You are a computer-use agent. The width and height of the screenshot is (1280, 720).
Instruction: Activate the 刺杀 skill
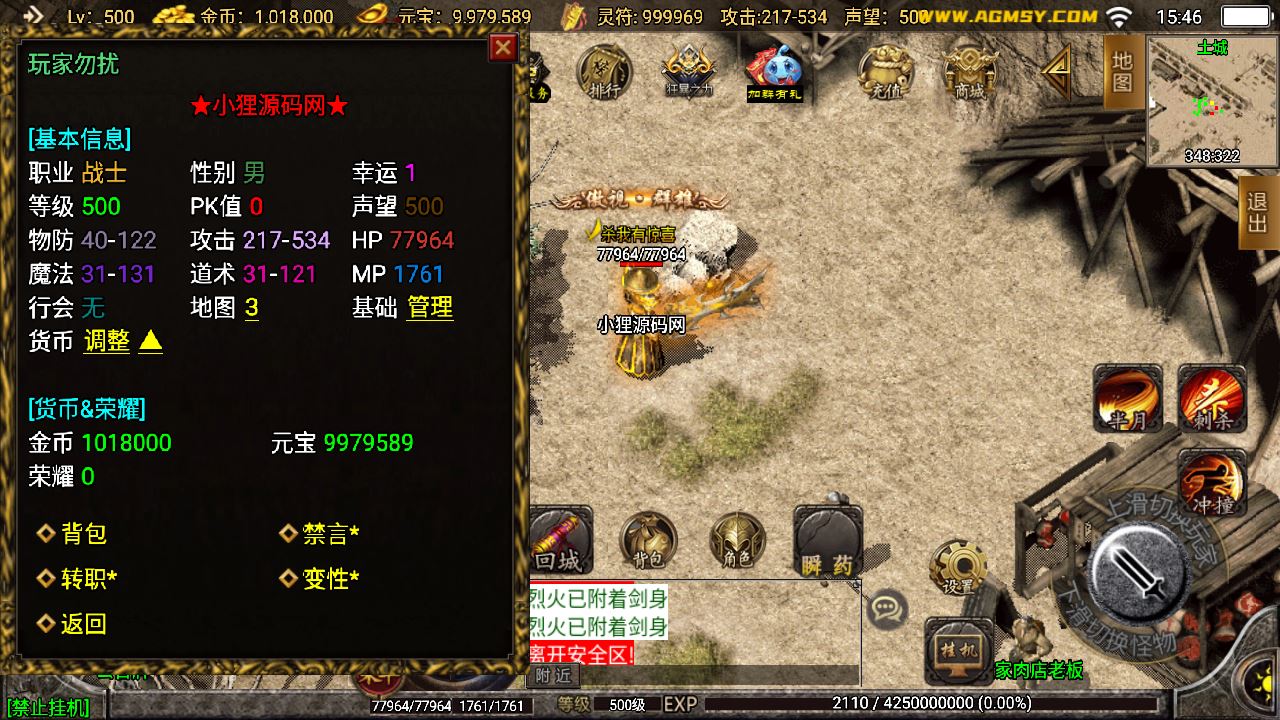[x=1212, y=397]
